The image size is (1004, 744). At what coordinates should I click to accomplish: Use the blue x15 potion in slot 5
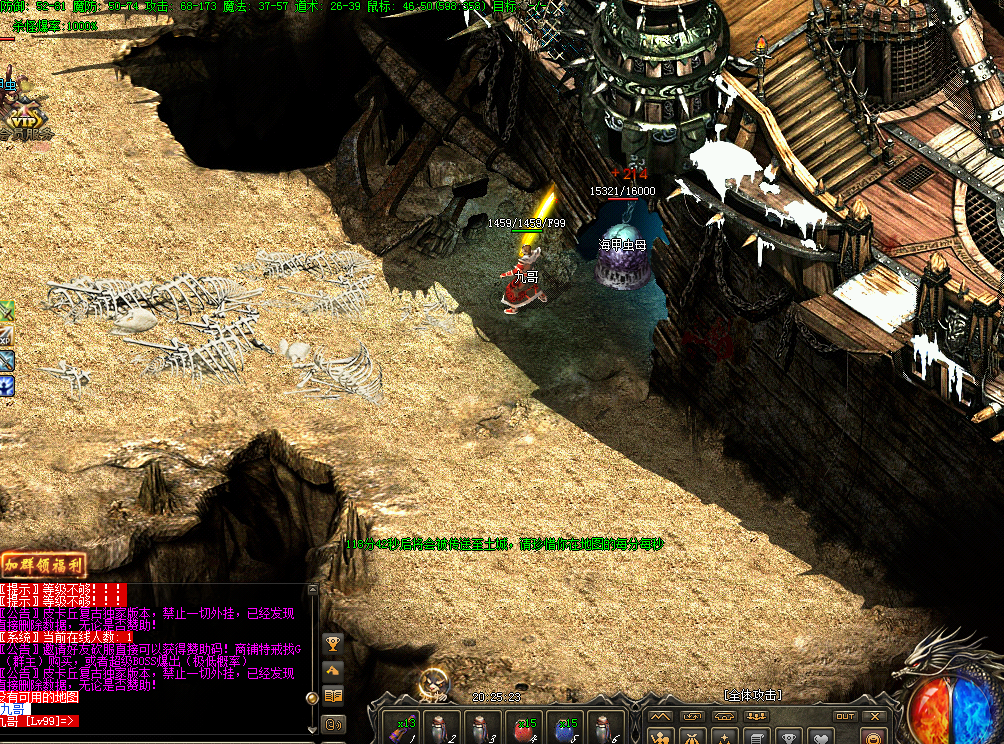(x=564, y=728)
